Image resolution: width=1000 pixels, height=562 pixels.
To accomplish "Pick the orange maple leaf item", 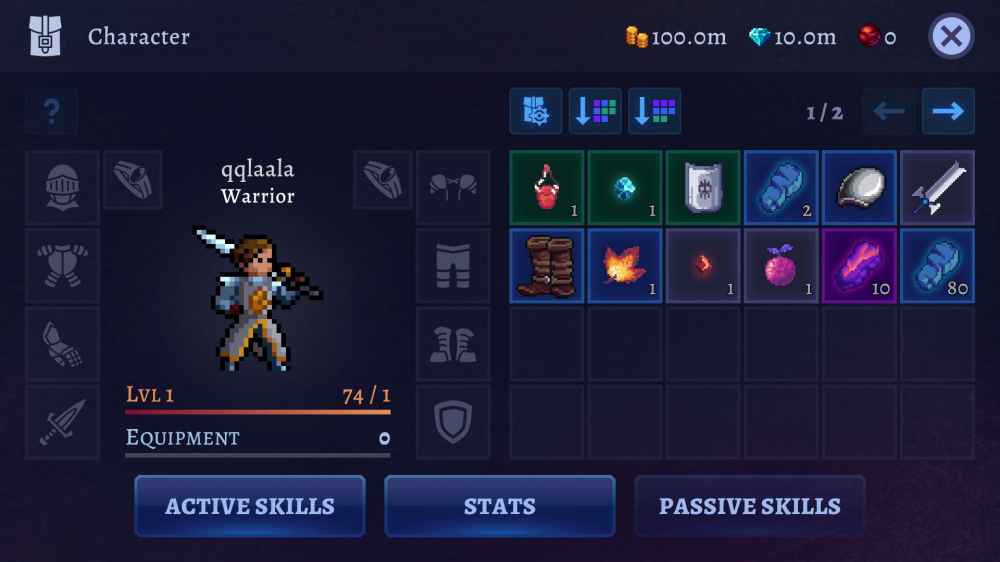I will point(625,265).
